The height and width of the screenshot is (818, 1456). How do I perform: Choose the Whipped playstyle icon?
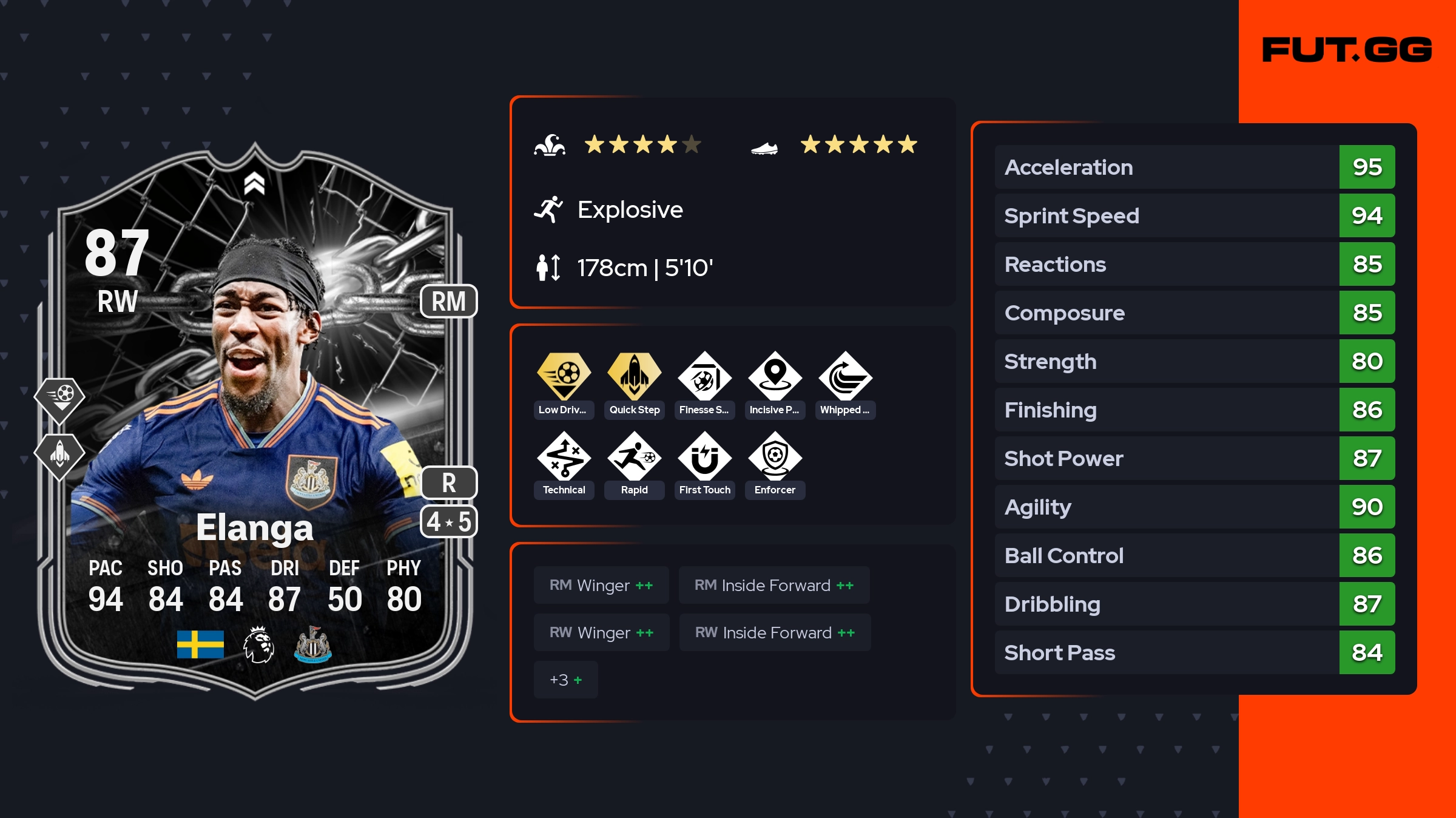(845, 377)
